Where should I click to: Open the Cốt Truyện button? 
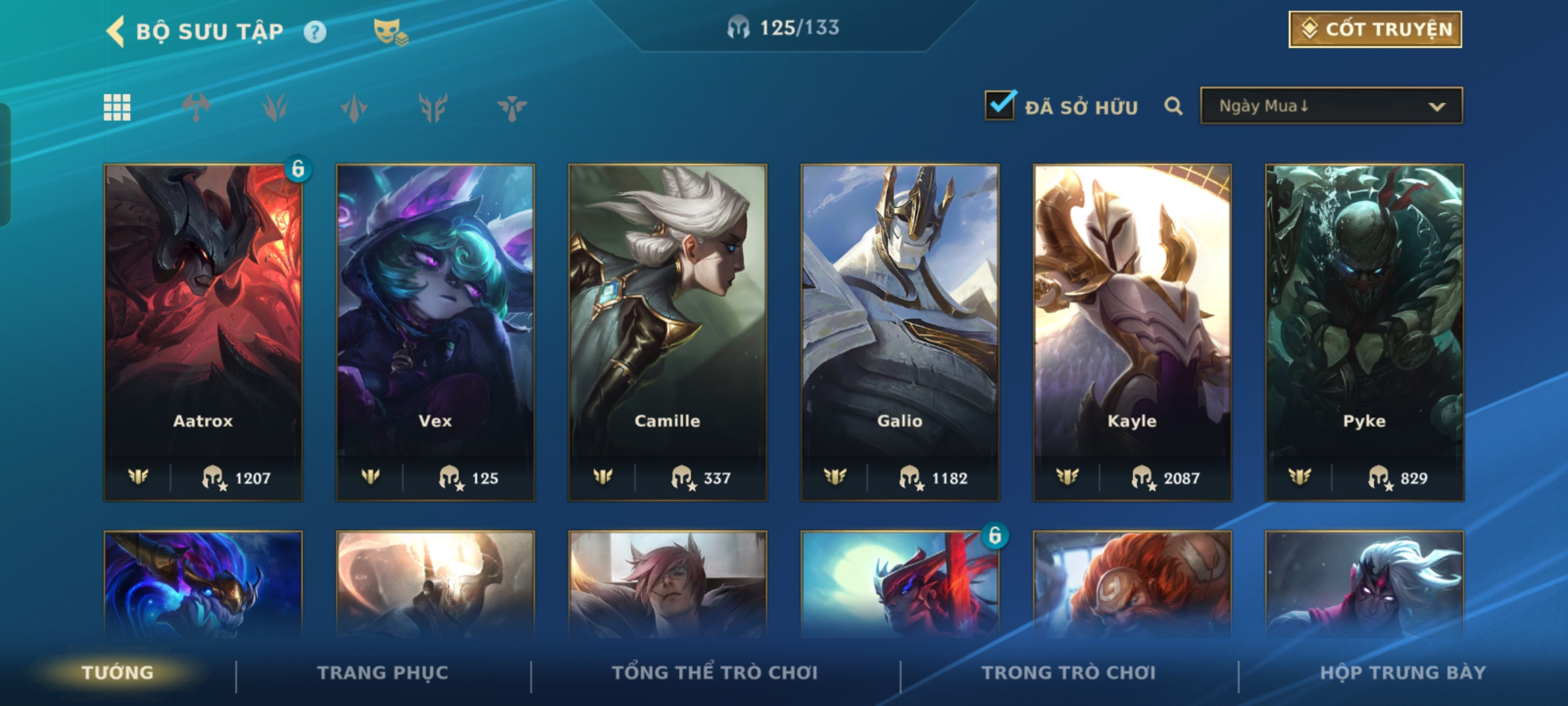1375,29
